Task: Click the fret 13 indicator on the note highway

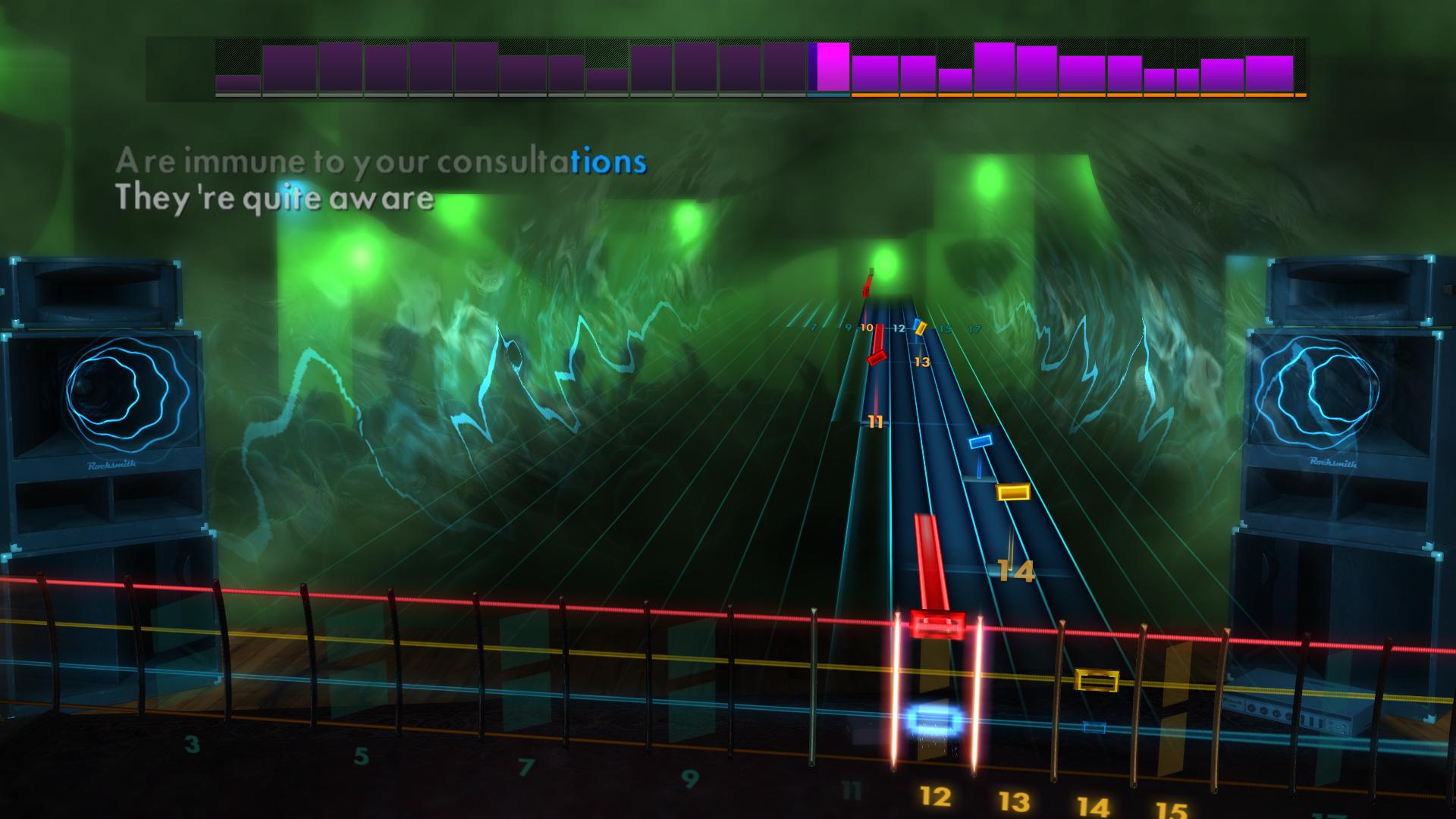Action: pos(921,362)
